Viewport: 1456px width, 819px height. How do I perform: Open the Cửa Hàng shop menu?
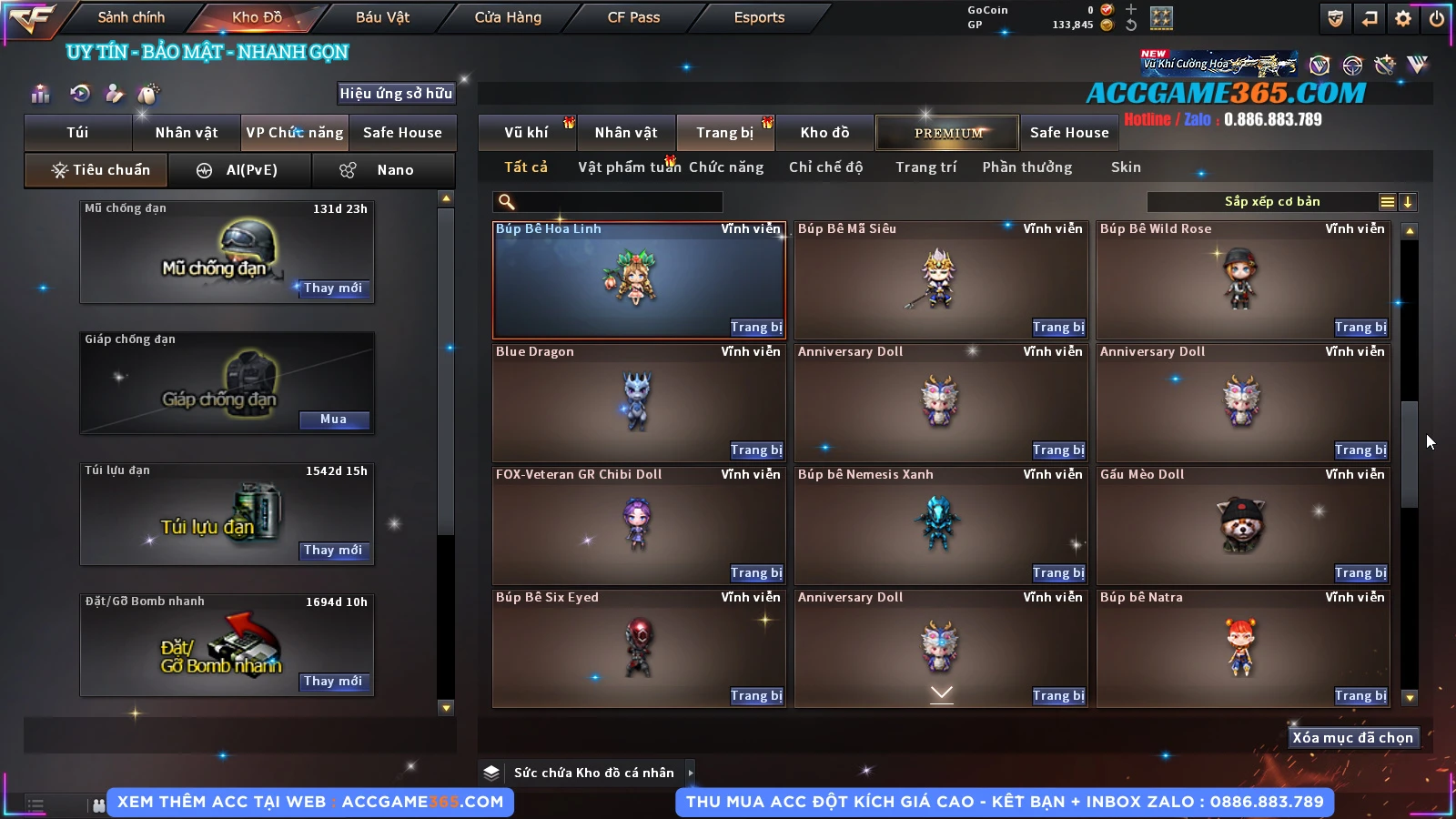(x=508, y=17)
